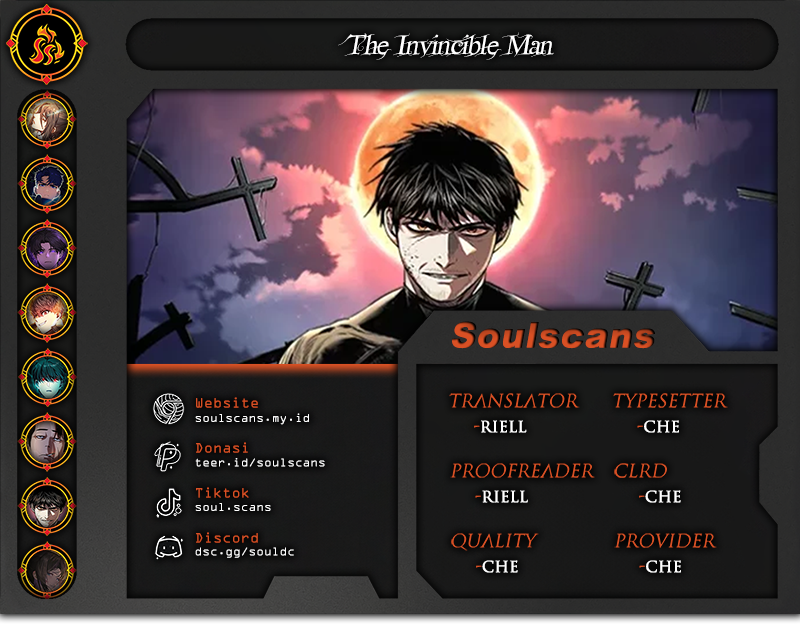This screenshot has width=800, height=624.
Task: Select the orange-haired character portrait
Action: pos(46,314)
